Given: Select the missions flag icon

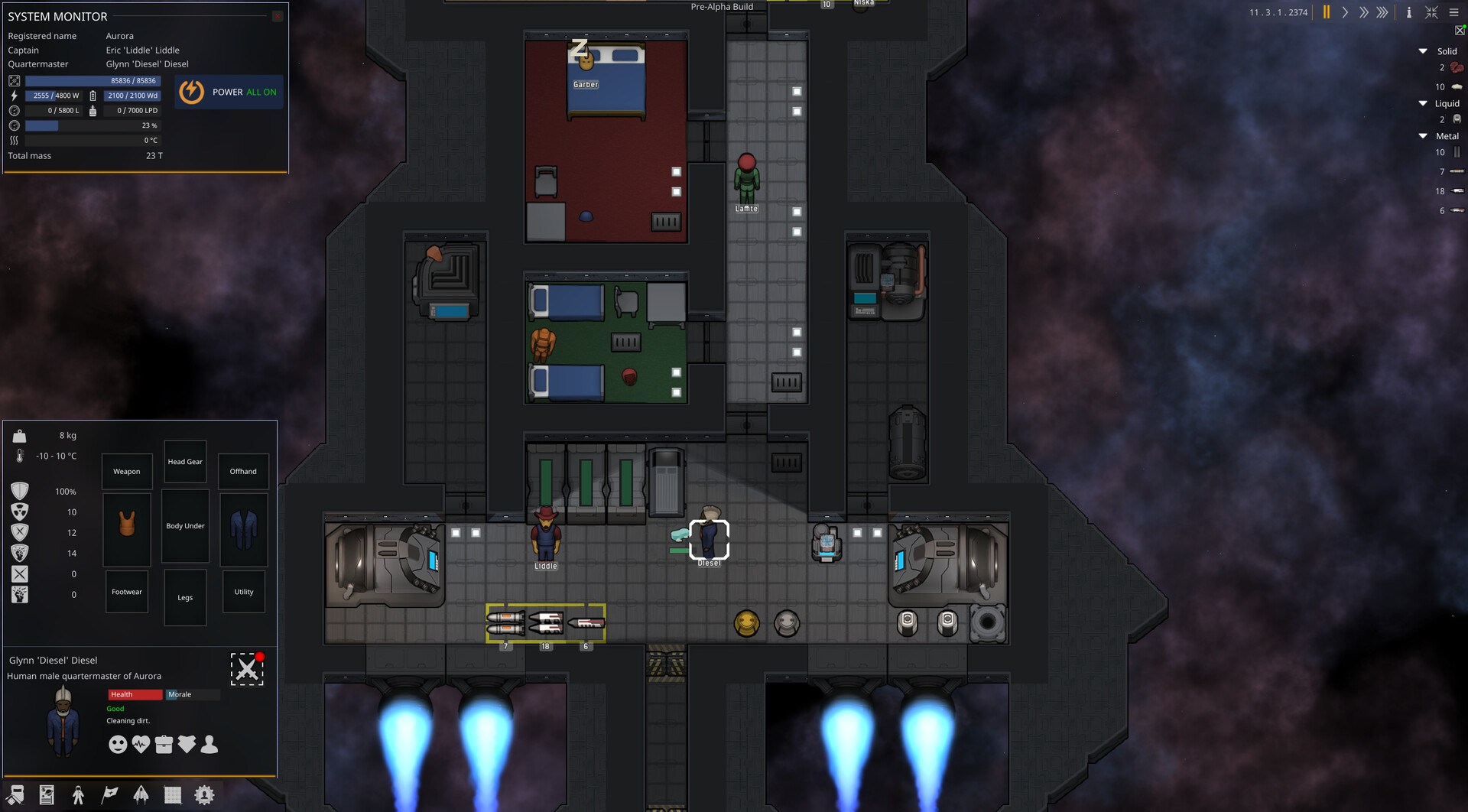Looking at the screenshot, I should point(109,795).
